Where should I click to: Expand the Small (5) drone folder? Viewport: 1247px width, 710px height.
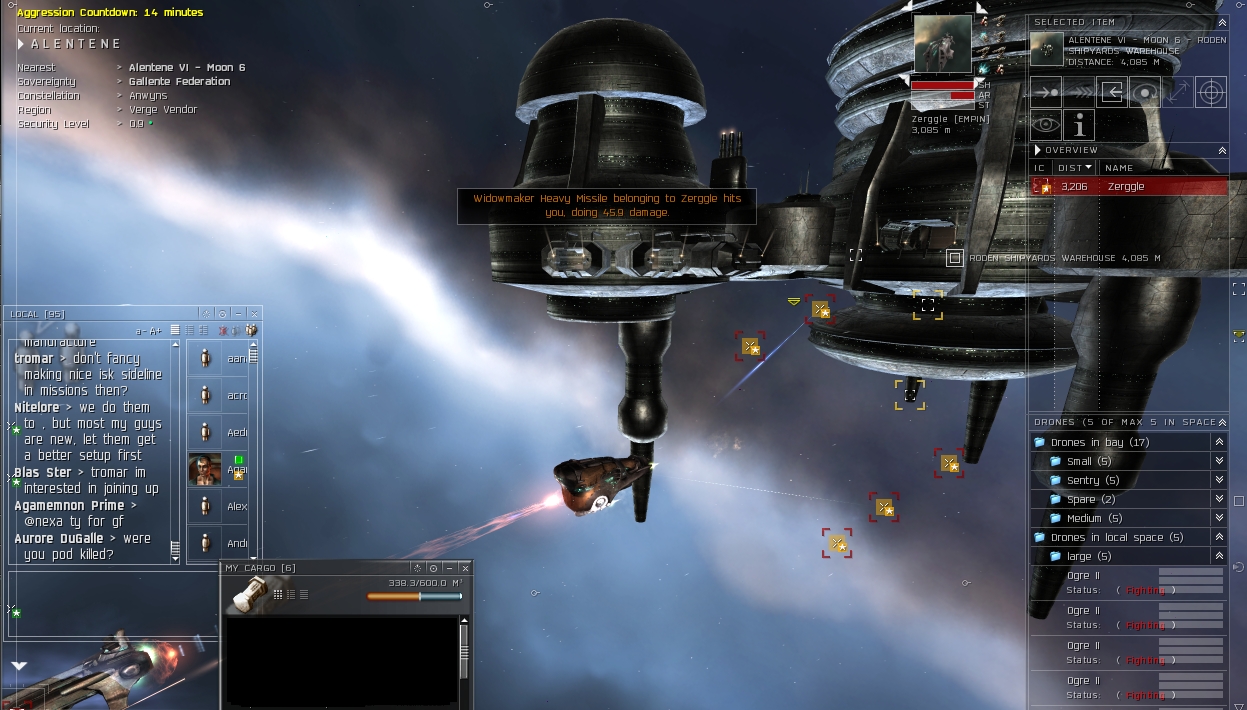pos(1219,461)
